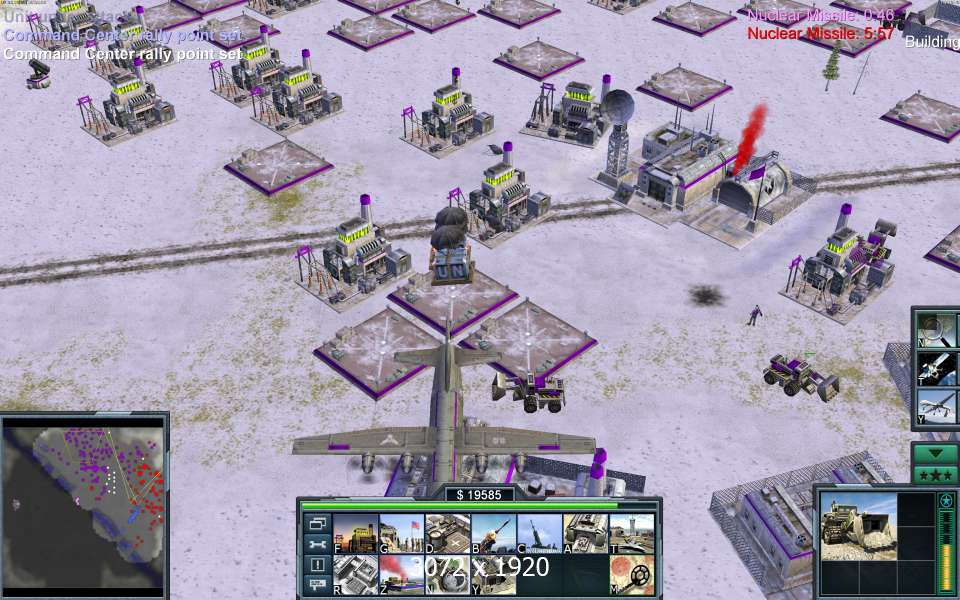This screenshot has height=600, width=960.
Task: Click the wrench repair button
Action: click(x=317, y=544)
